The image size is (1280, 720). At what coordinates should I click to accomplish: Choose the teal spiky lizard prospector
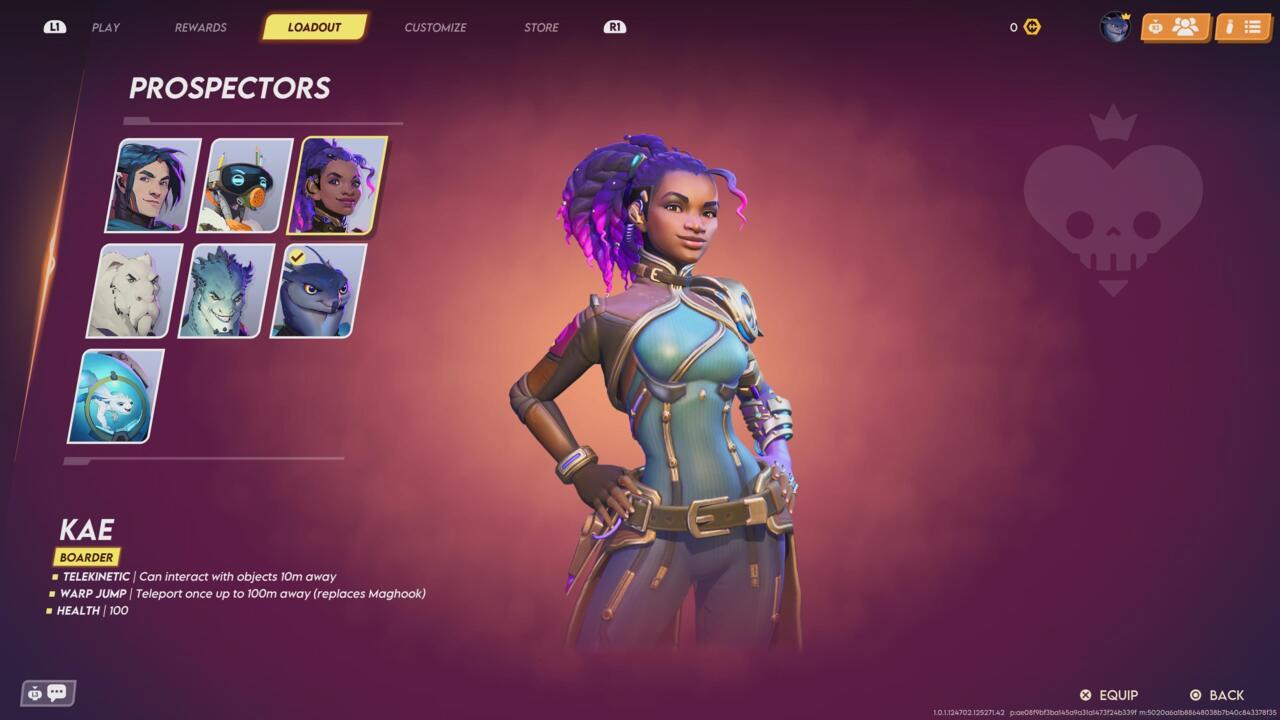tap(226, 291)
